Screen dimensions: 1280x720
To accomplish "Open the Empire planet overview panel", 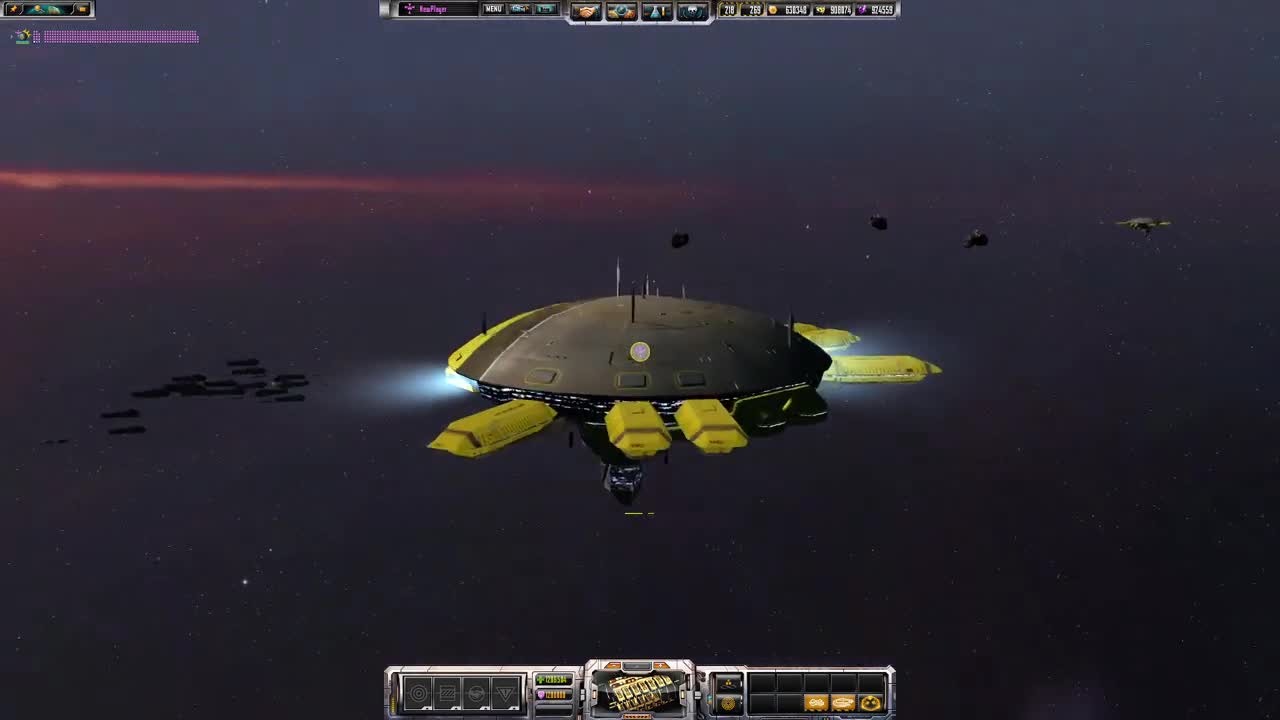I will (621, 10).
